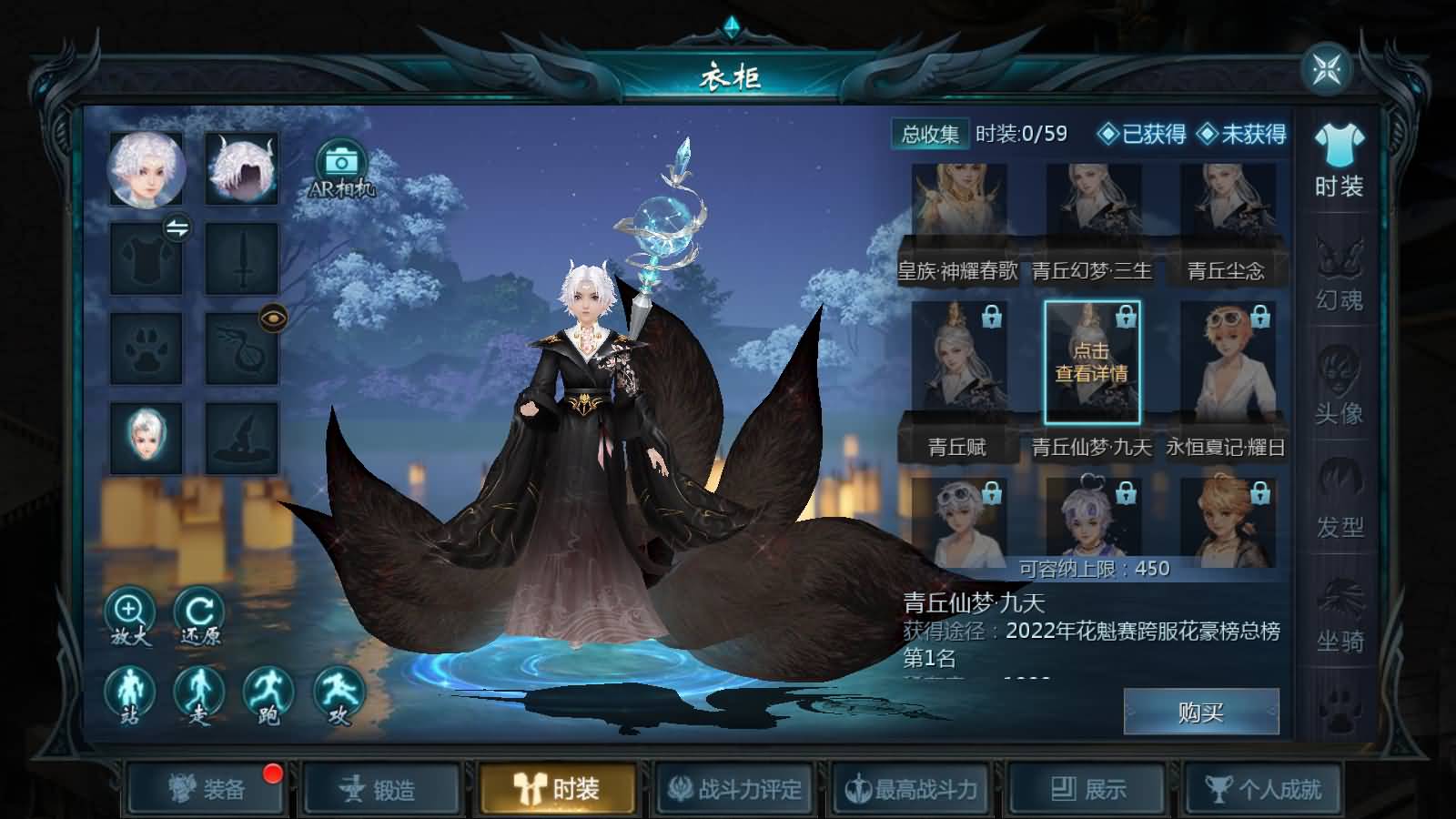The width and height of the screenshot is (1456, 819).
Task: Toggle the 未获得 unobtained filter
Action: point(1242,135)
